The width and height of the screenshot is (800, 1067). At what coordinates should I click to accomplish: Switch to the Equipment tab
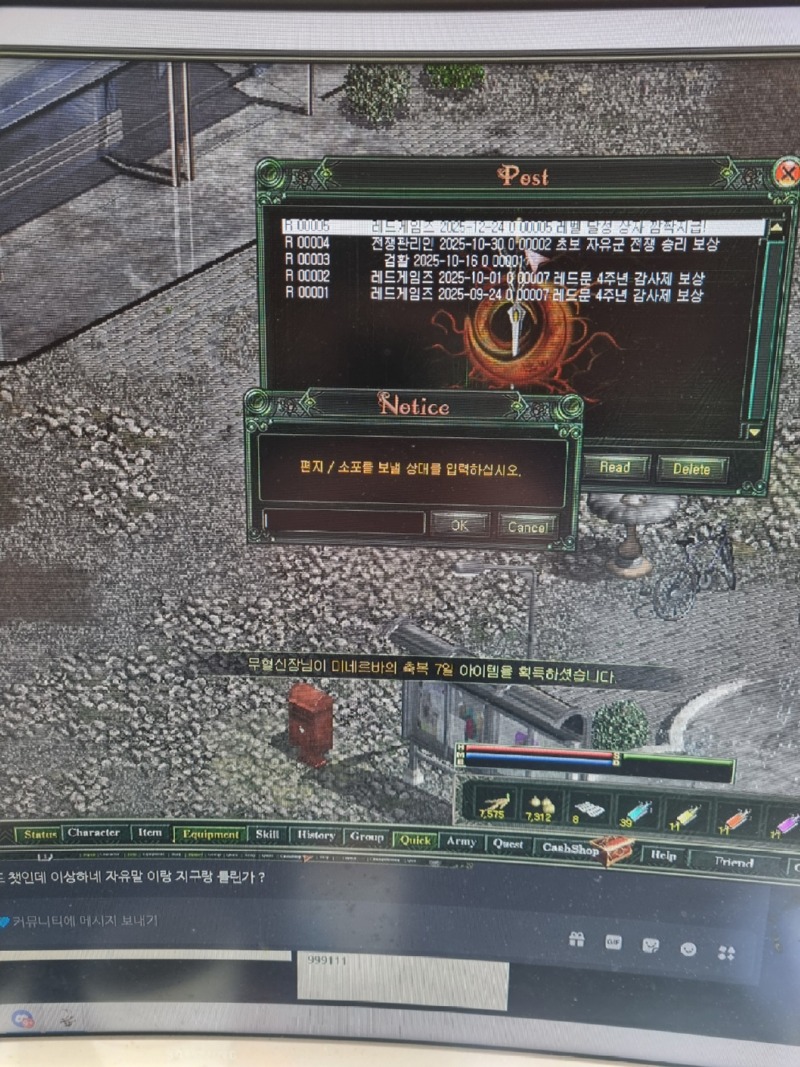tap(210, 834)
